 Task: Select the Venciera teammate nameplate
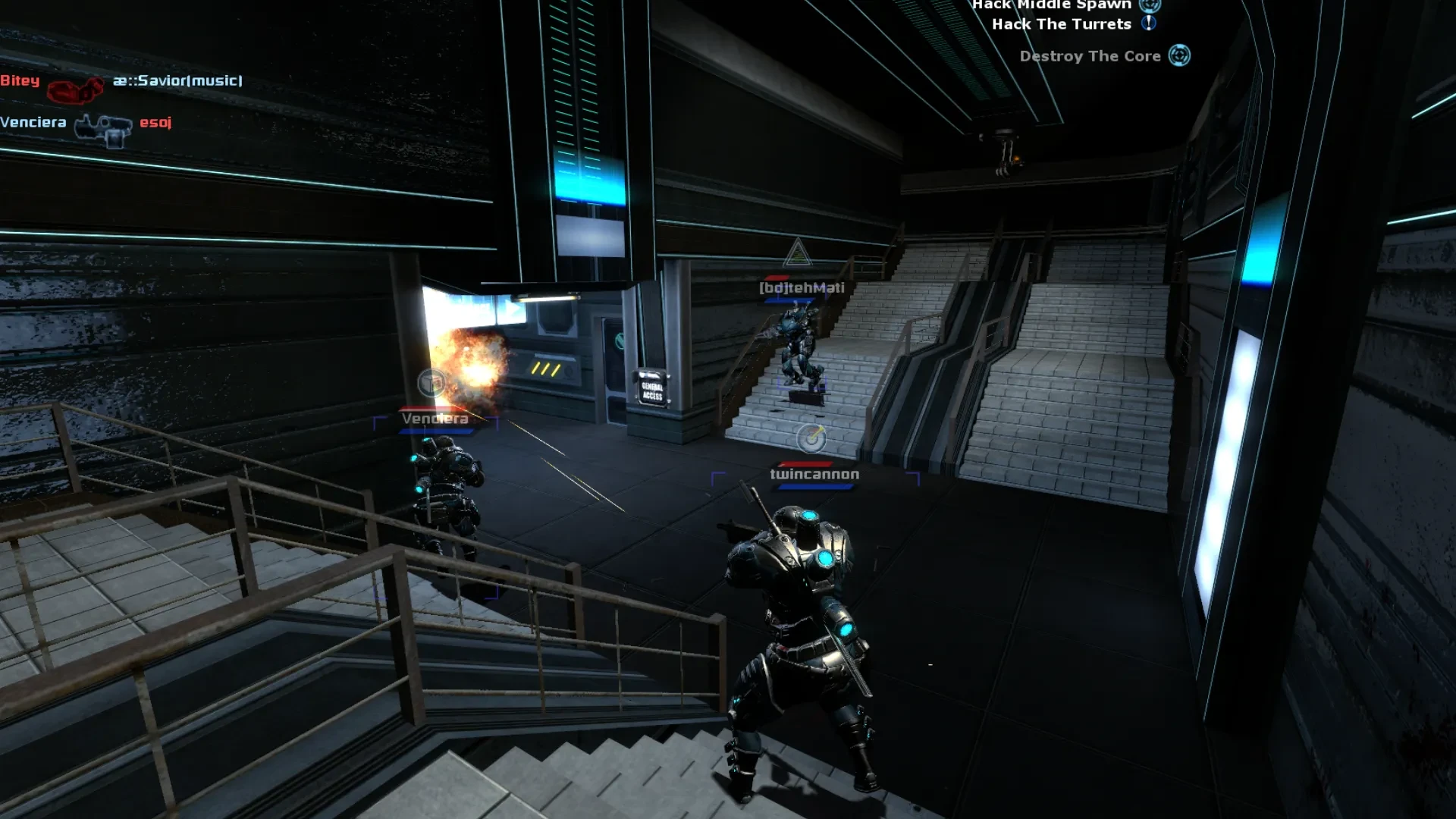pyautogui.click(x=435, y=419)
